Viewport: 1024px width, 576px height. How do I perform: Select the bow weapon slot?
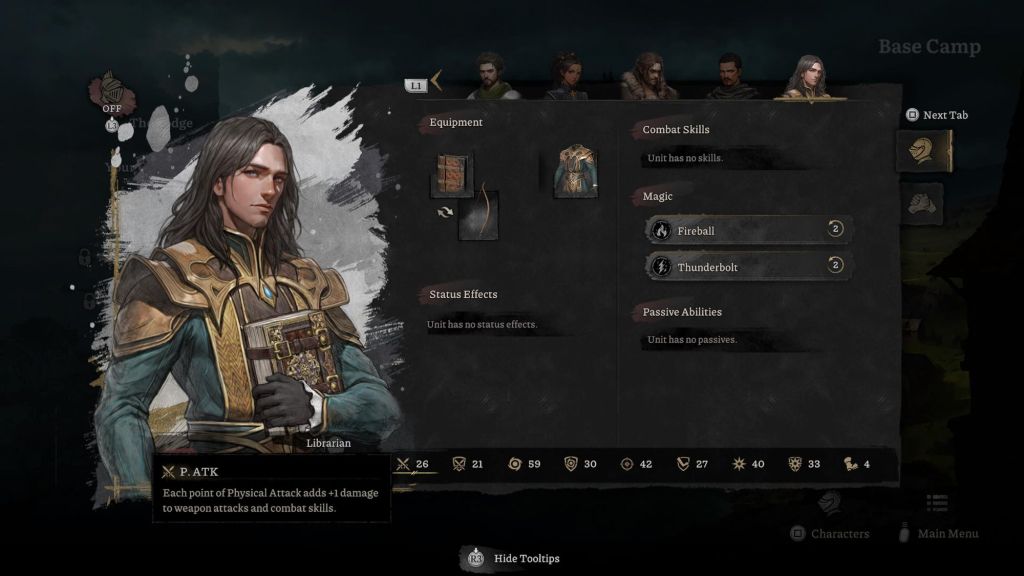[478, 214]
